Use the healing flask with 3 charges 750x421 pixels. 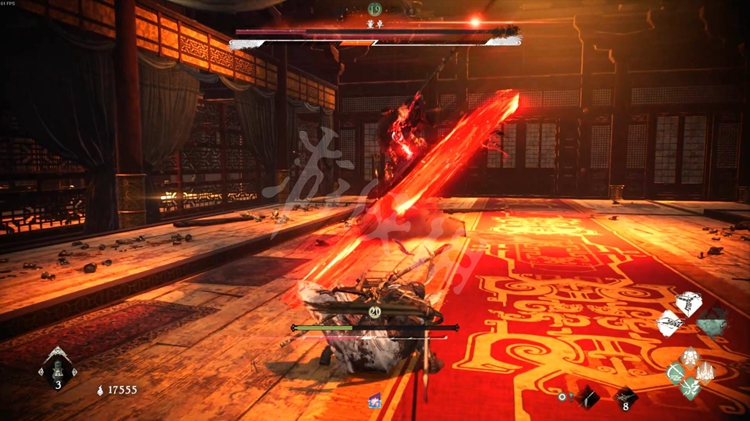click(57, 367)
